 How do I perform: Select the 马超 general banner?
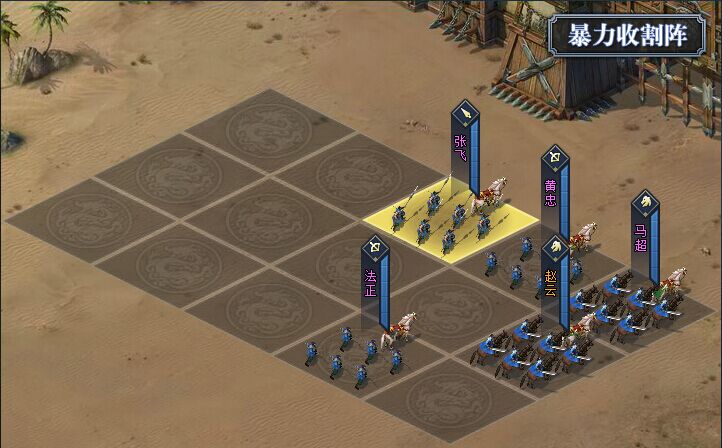tap(645, 236)
